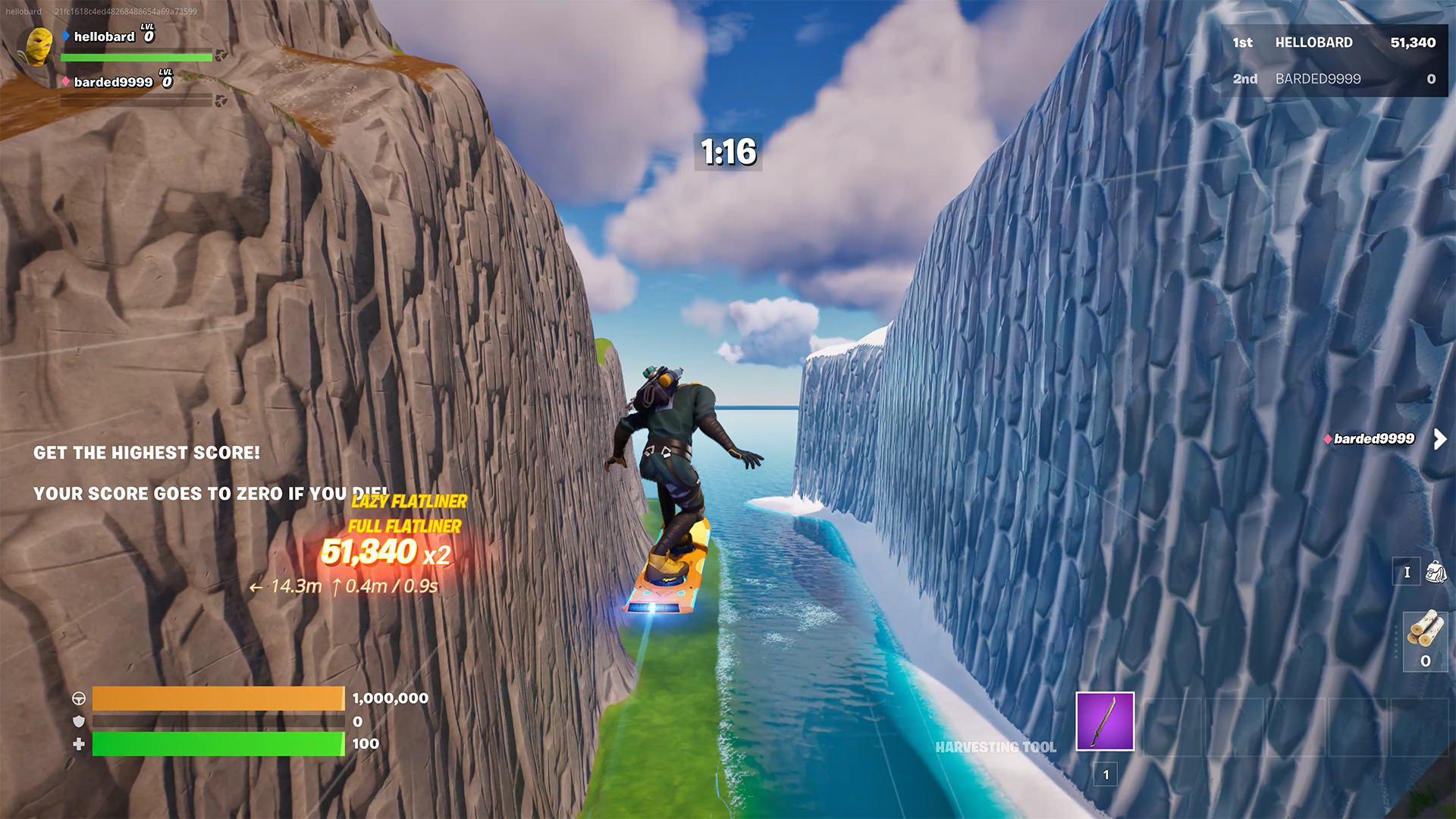Click the I keybind inventory indicator
The image size is (1456, 819).
click(1407, 573)
